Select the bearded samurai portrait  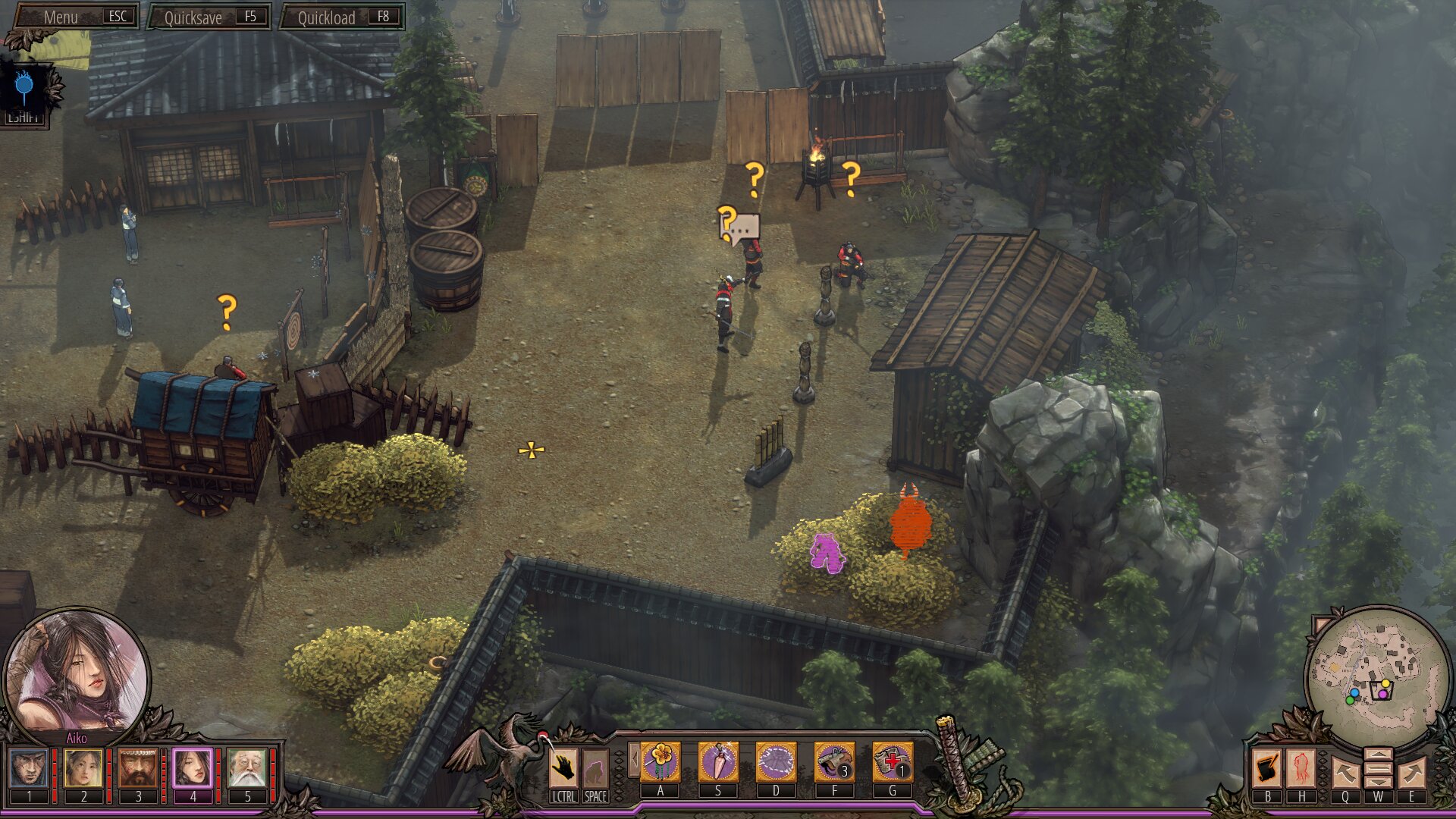(x=138, y=767)
